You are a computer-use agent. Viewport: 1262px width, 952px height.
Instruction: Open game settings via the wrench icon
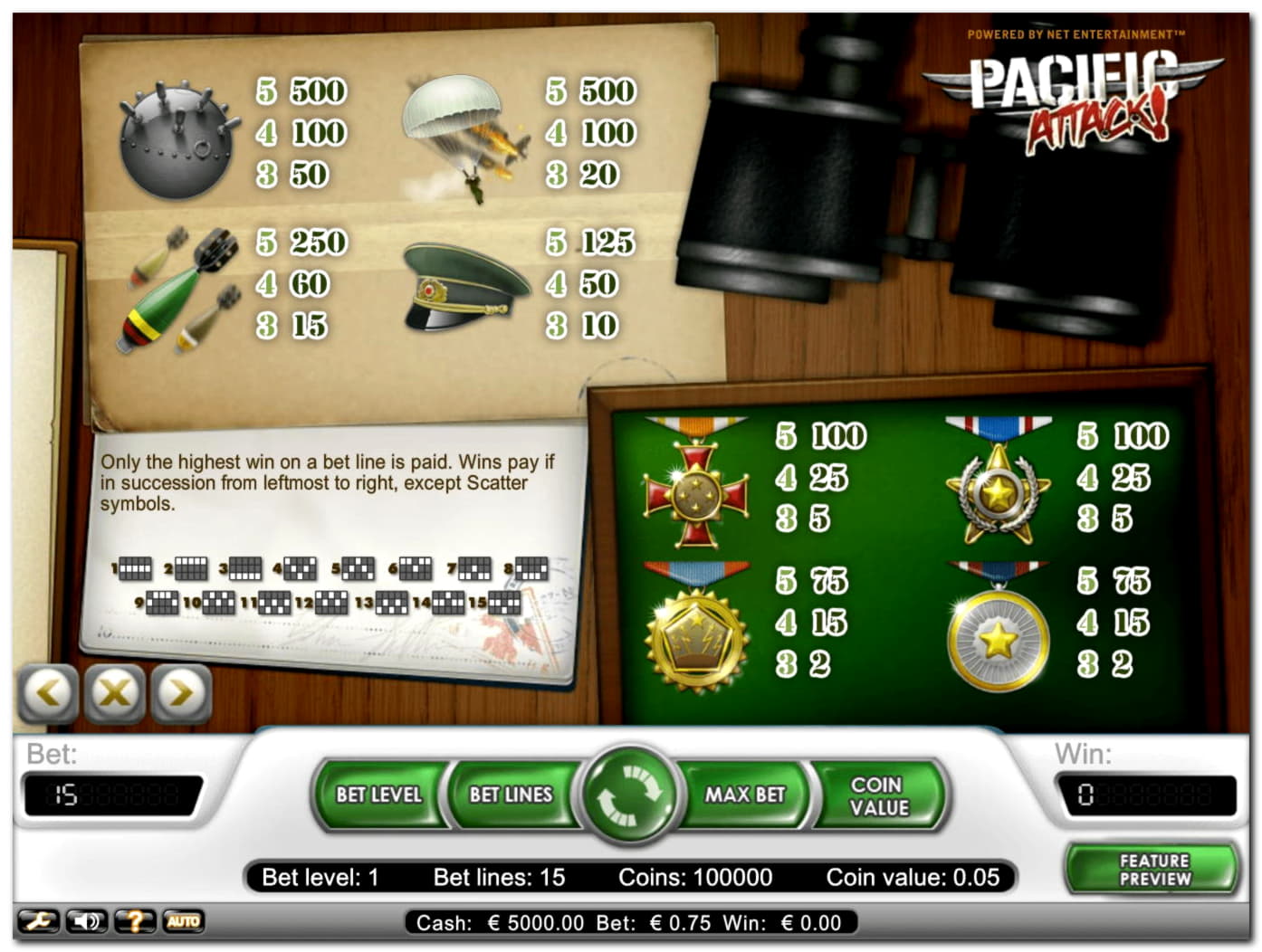tap(38, 922)
